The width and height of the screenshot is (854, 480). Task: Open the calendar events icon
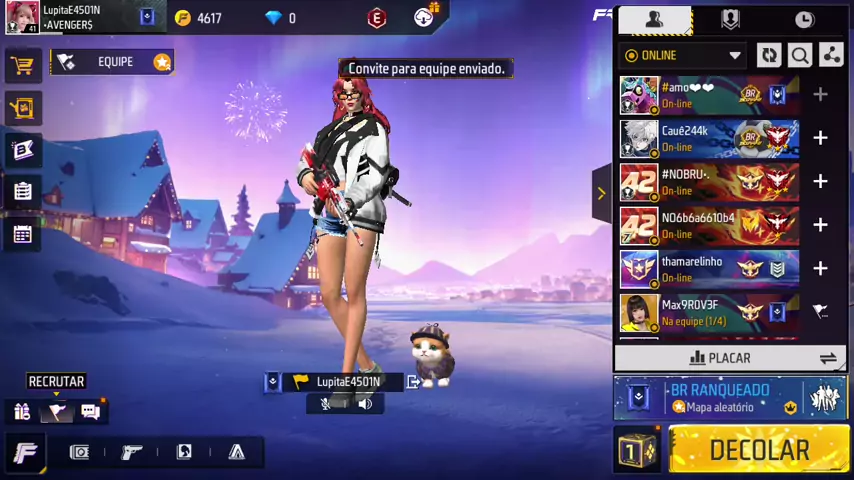[22, 234]
